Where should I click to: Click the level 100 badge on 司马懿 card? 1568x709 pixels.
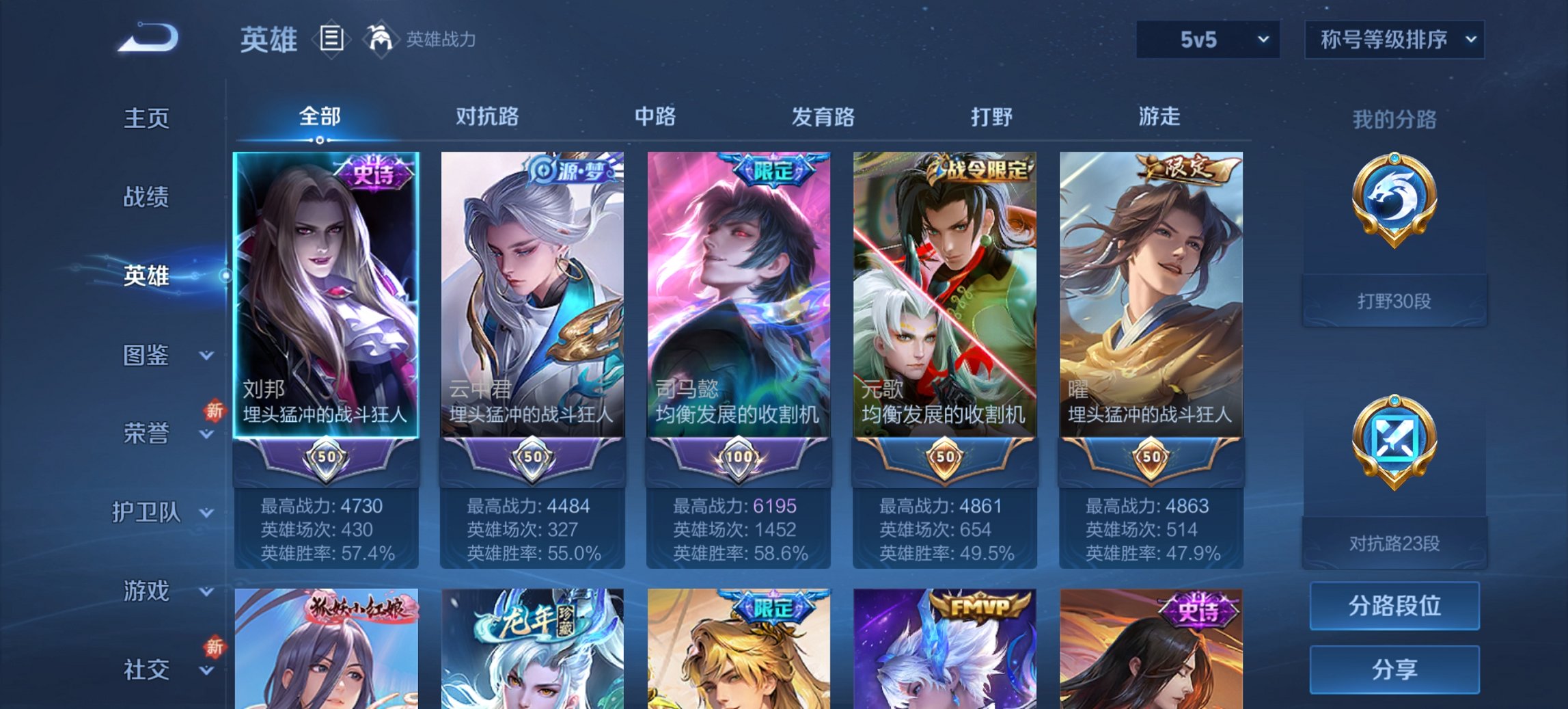(739, 460)
